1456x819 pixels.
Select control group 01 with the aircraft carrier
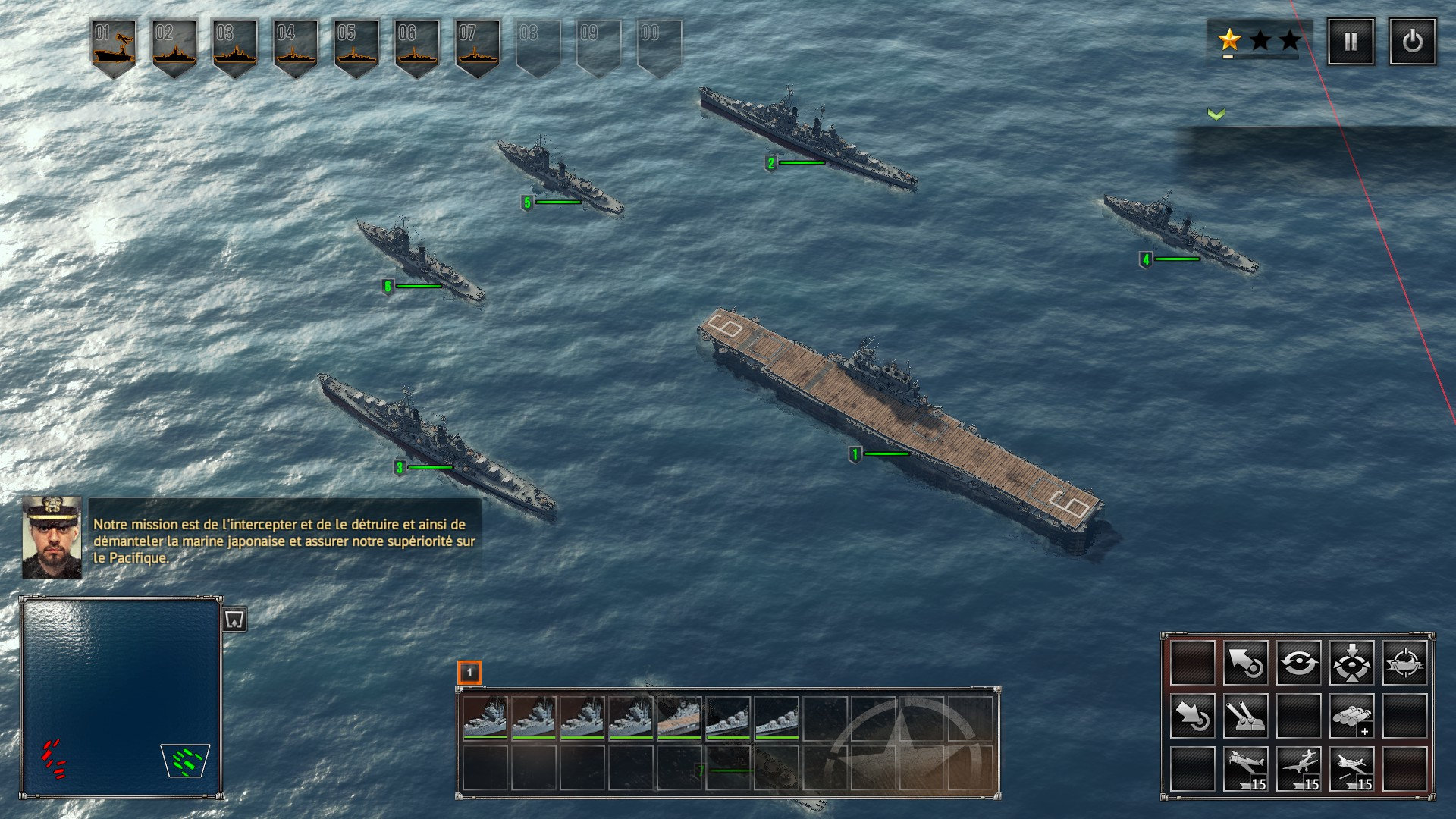114,47
